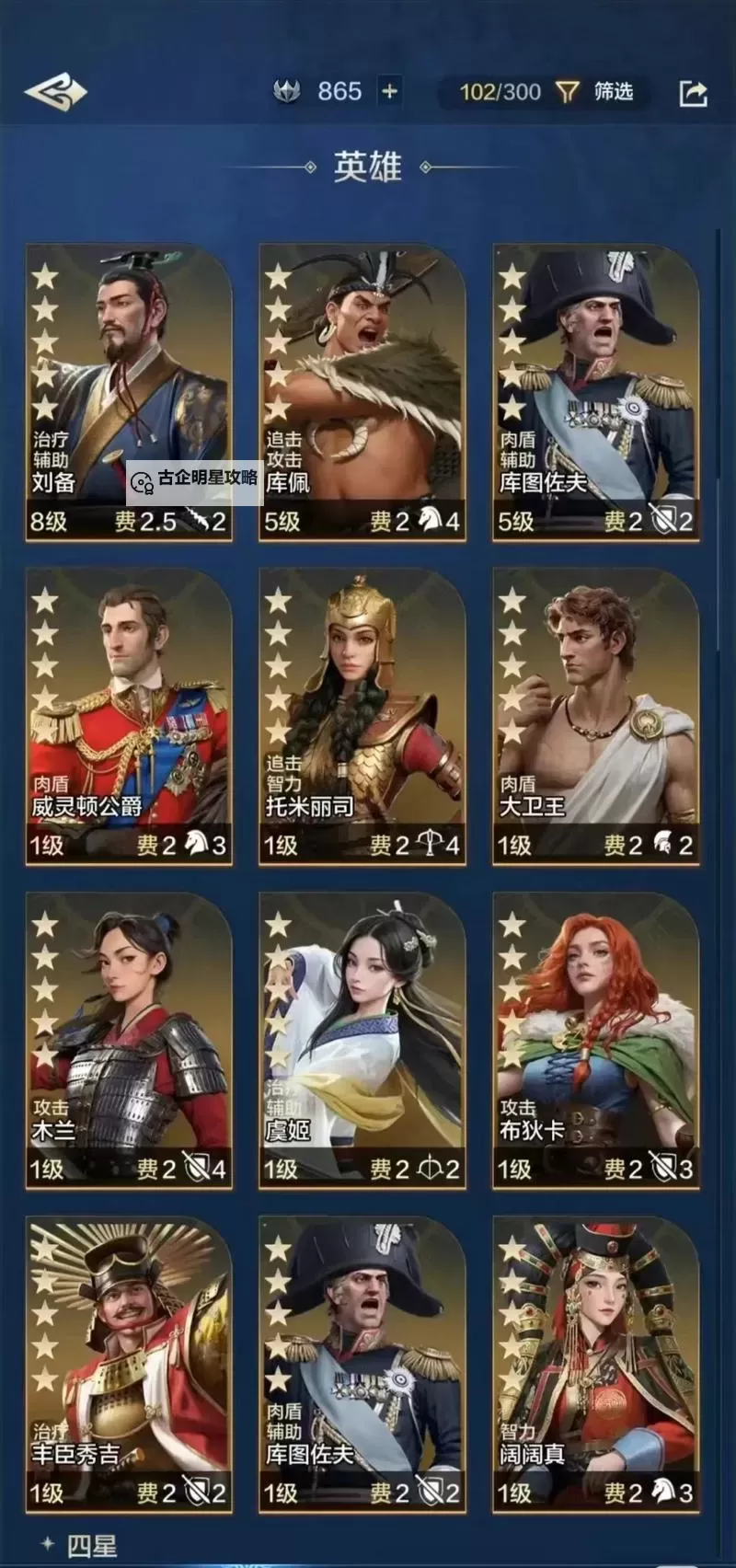Pick the 托米丽司 hero card
The height and width of the screenshot is (1568, 736).
coord(362,716)
